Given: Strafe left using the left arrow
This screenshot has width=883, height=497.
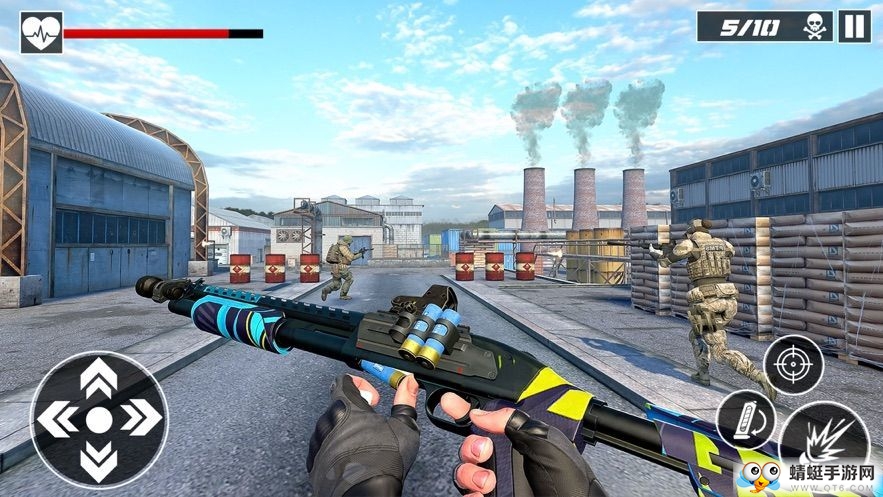Looking at the screenshot, I should click(x=56, y=419).
